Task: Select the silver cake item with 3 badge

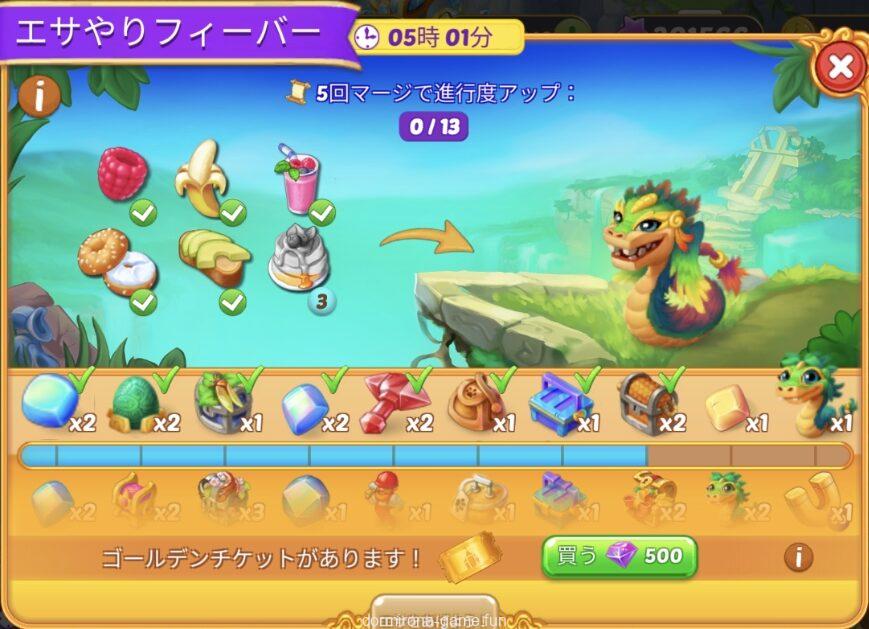Action: click(299, 261)
